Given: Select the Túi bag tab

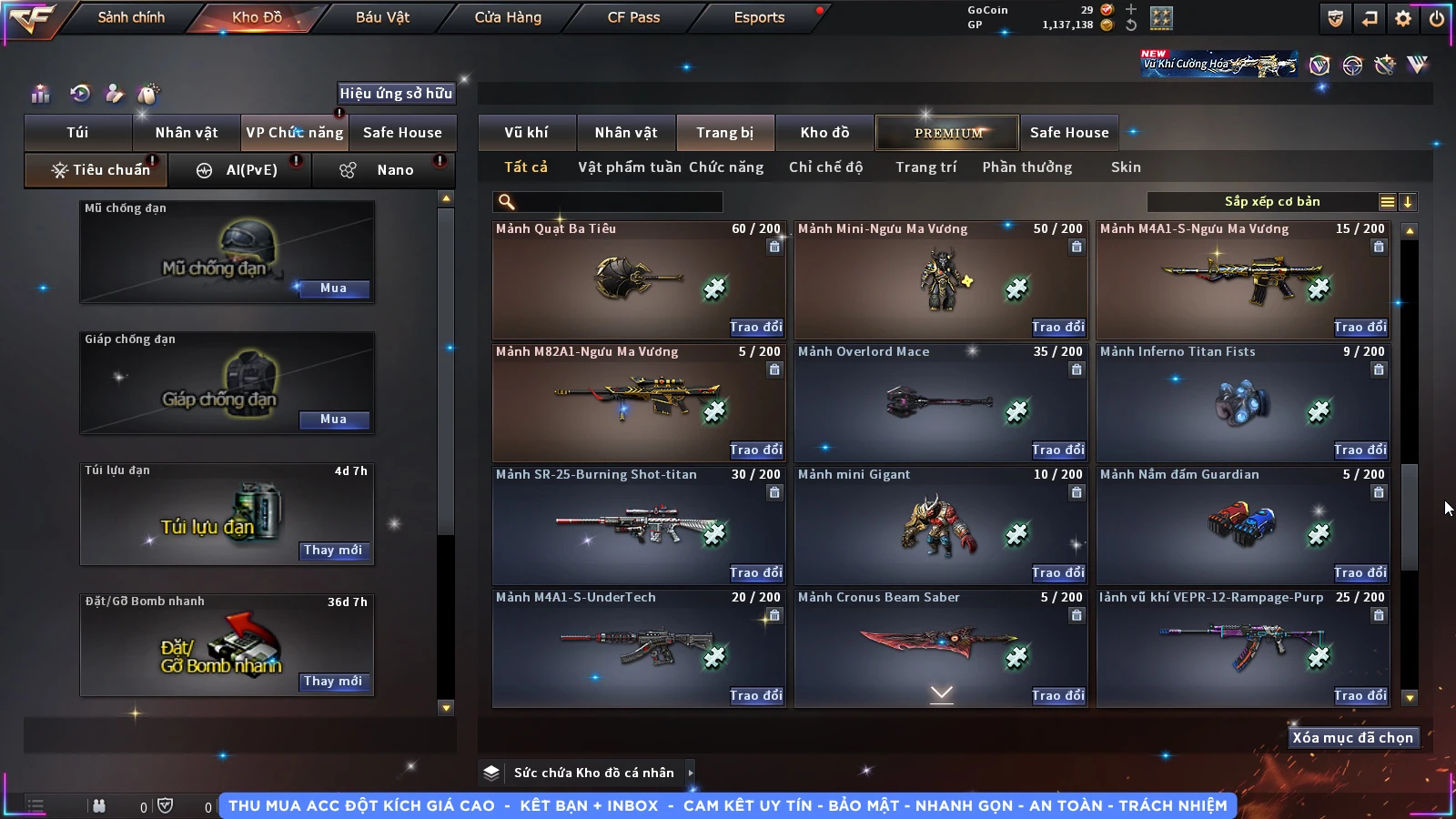Looking at the screenshot, I should (x=77, y=133).
